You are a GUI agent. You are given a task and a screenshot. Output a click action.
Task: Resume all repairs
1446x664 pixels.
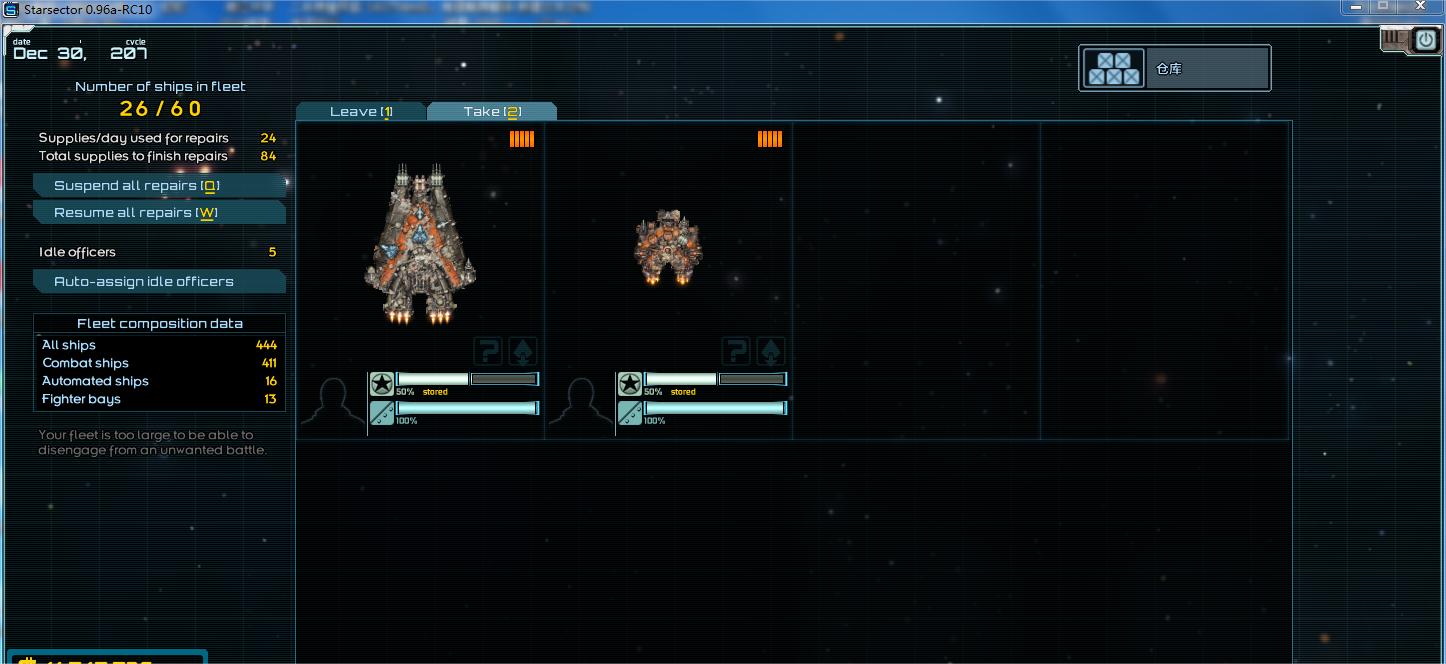tap(160, 213)
